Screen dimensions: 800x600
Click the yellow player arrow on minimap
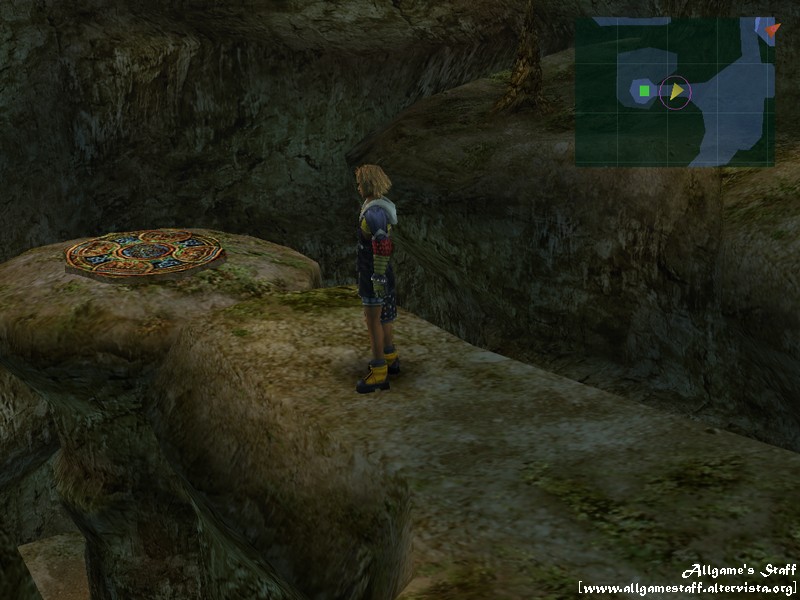677,92
